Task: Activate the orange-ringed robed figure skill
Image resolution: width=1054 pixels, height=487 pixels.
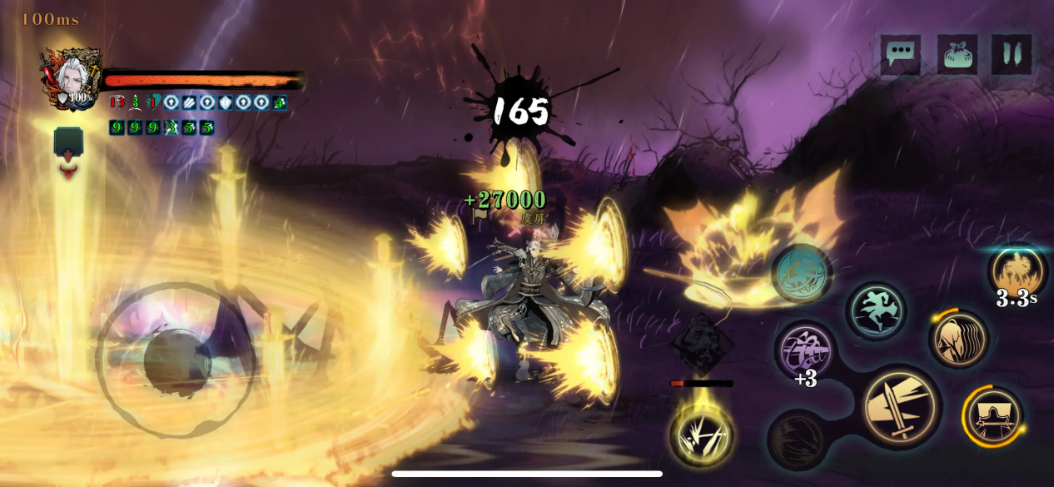Action: coord(992,415)
